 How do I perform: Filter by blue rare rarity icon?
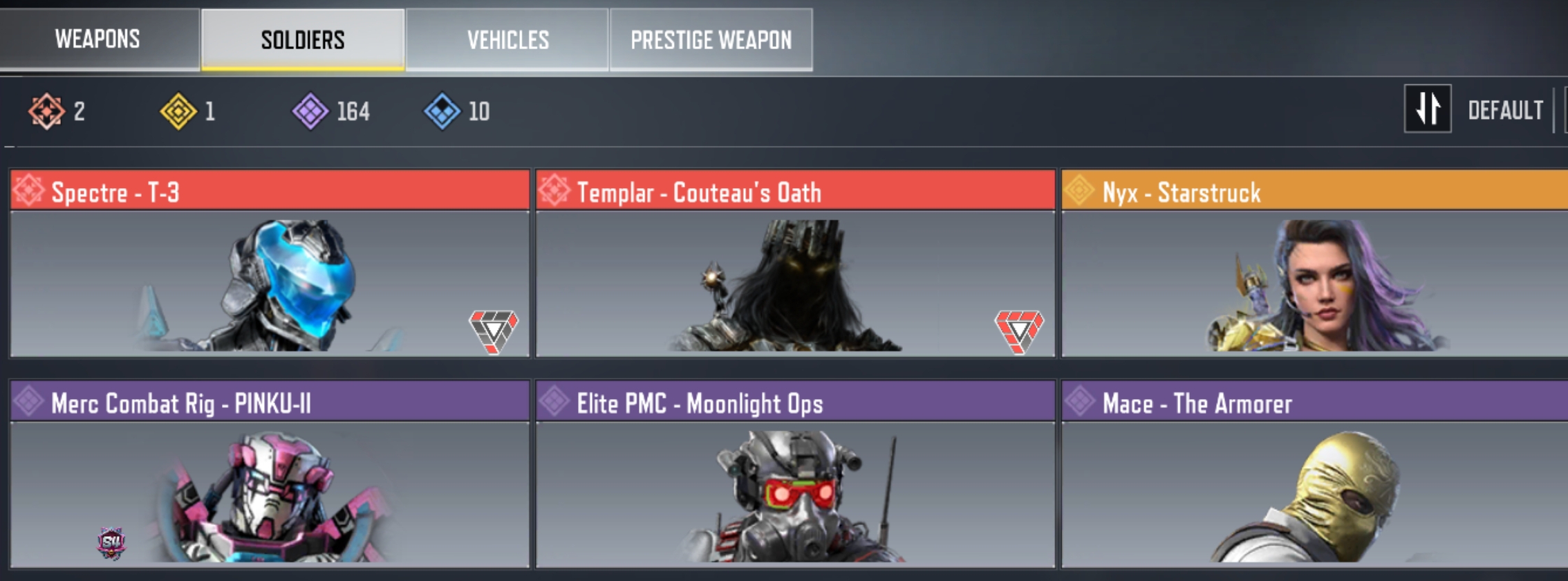[442, 111]
